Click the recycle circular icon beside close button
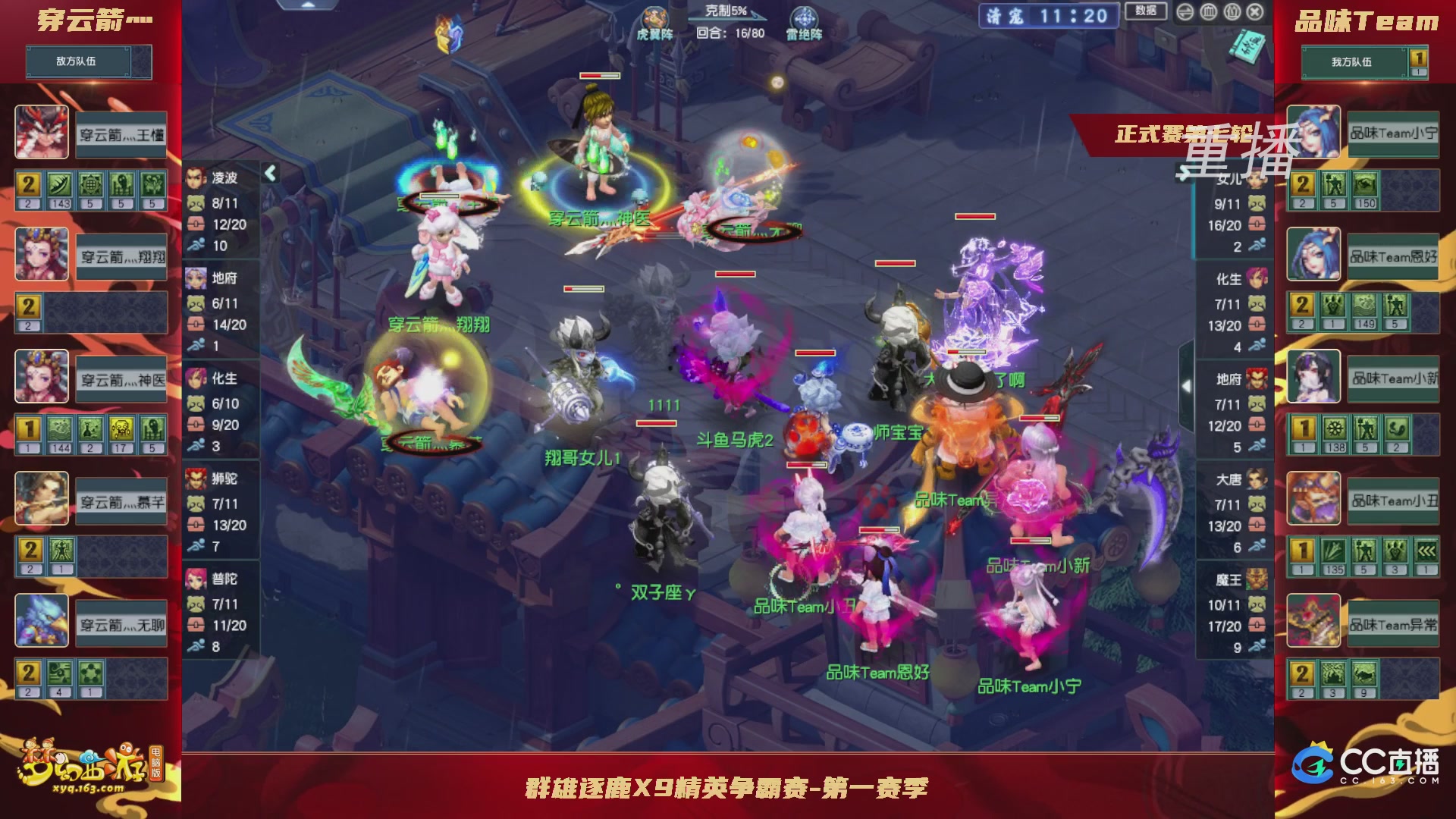The height and width of the screenshot is (819, 1456). 1232,11
